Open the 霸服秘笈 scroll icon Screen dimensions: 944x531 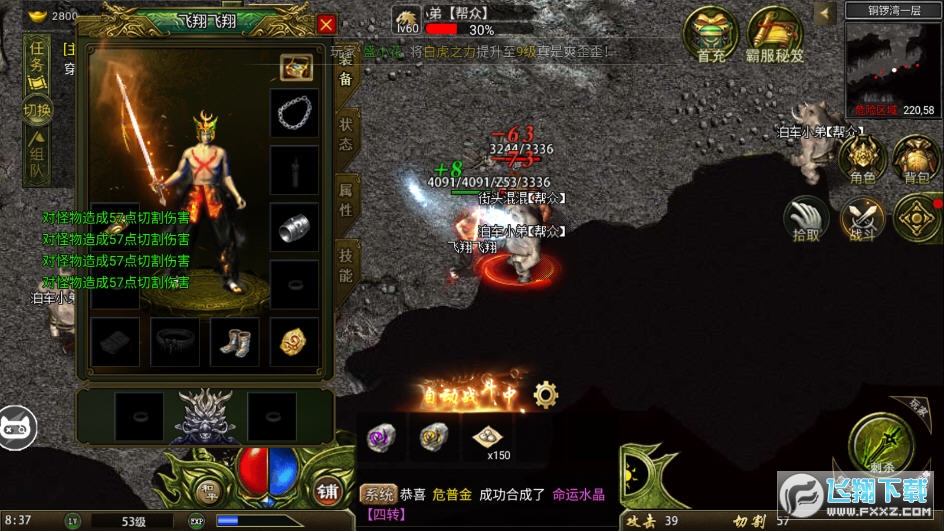click(x=775, y=36)
